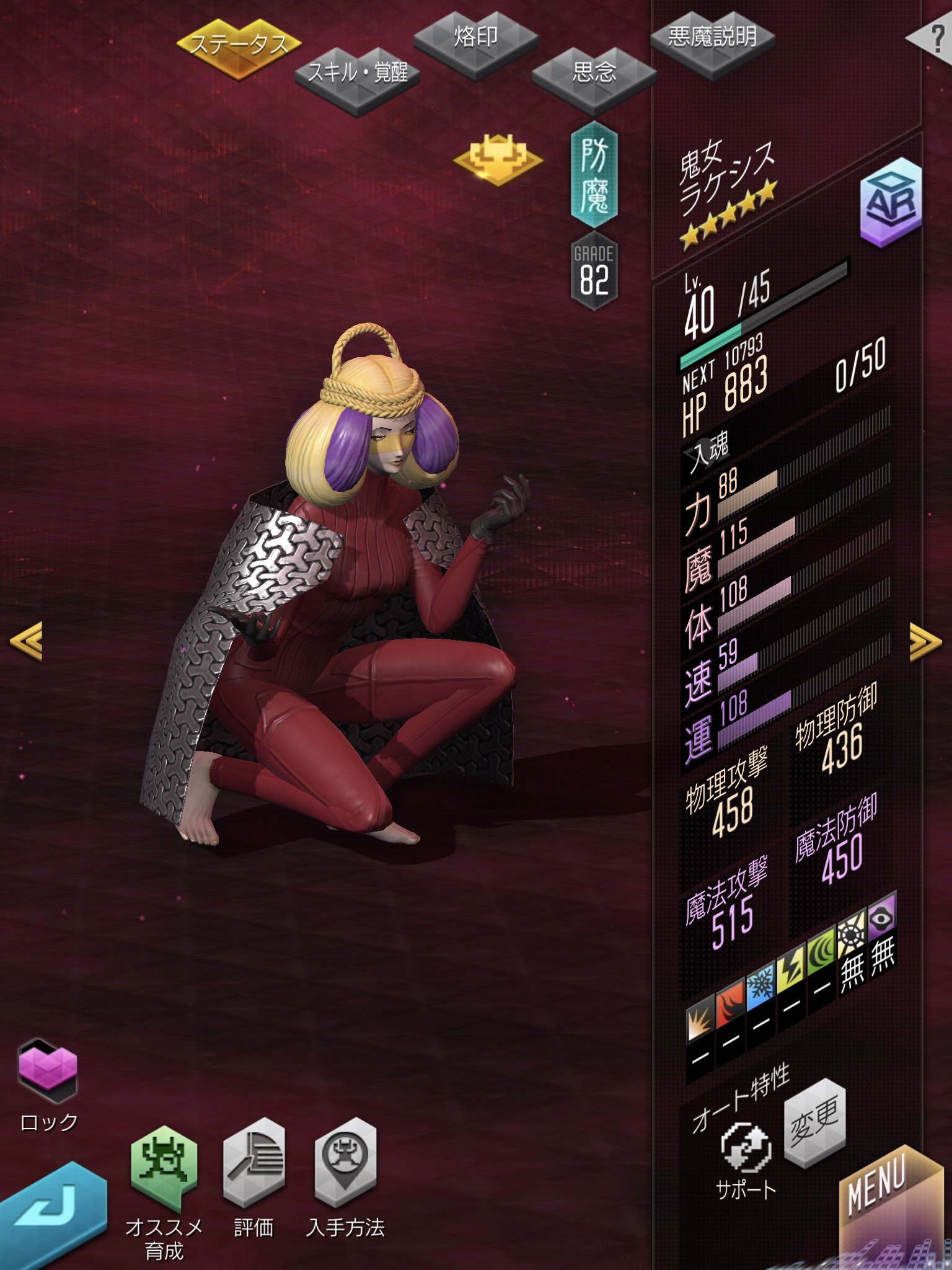
Task: Tap the 防魔 archetype badge
Action: click(594, 175)
